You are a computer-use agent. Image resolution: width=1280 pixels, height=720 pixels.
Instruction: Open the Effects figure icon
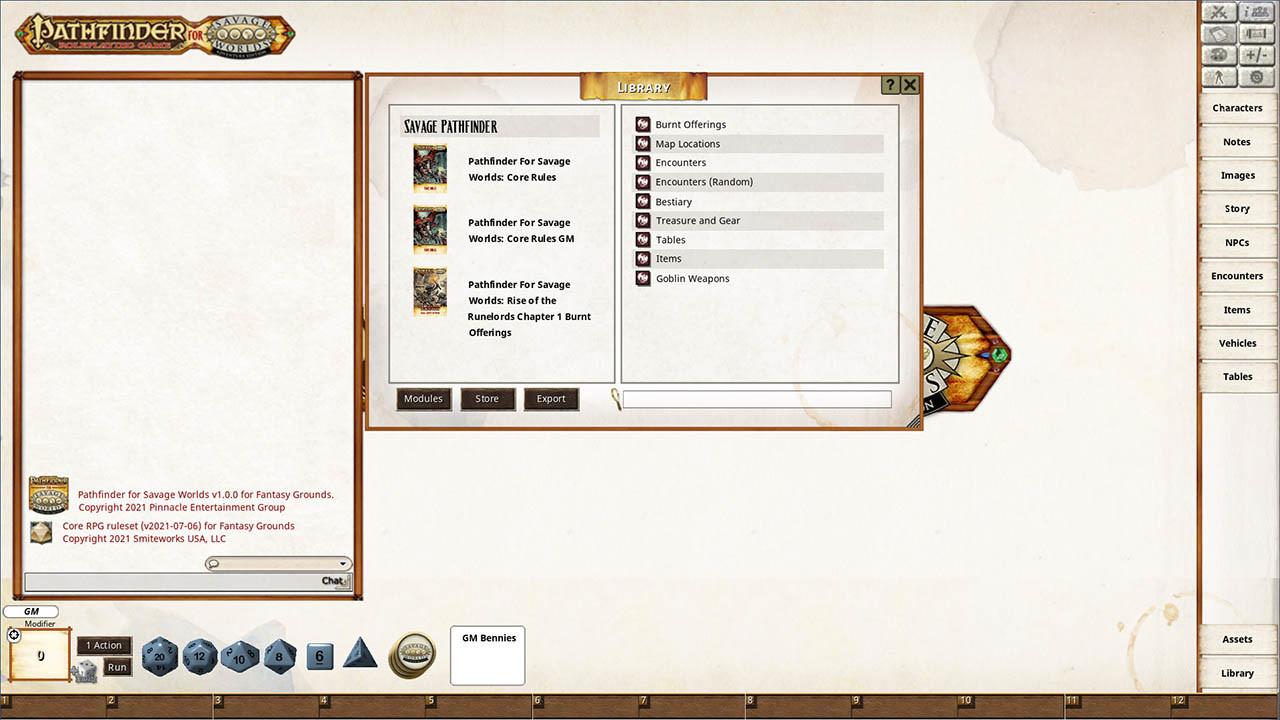point(1219,75)
